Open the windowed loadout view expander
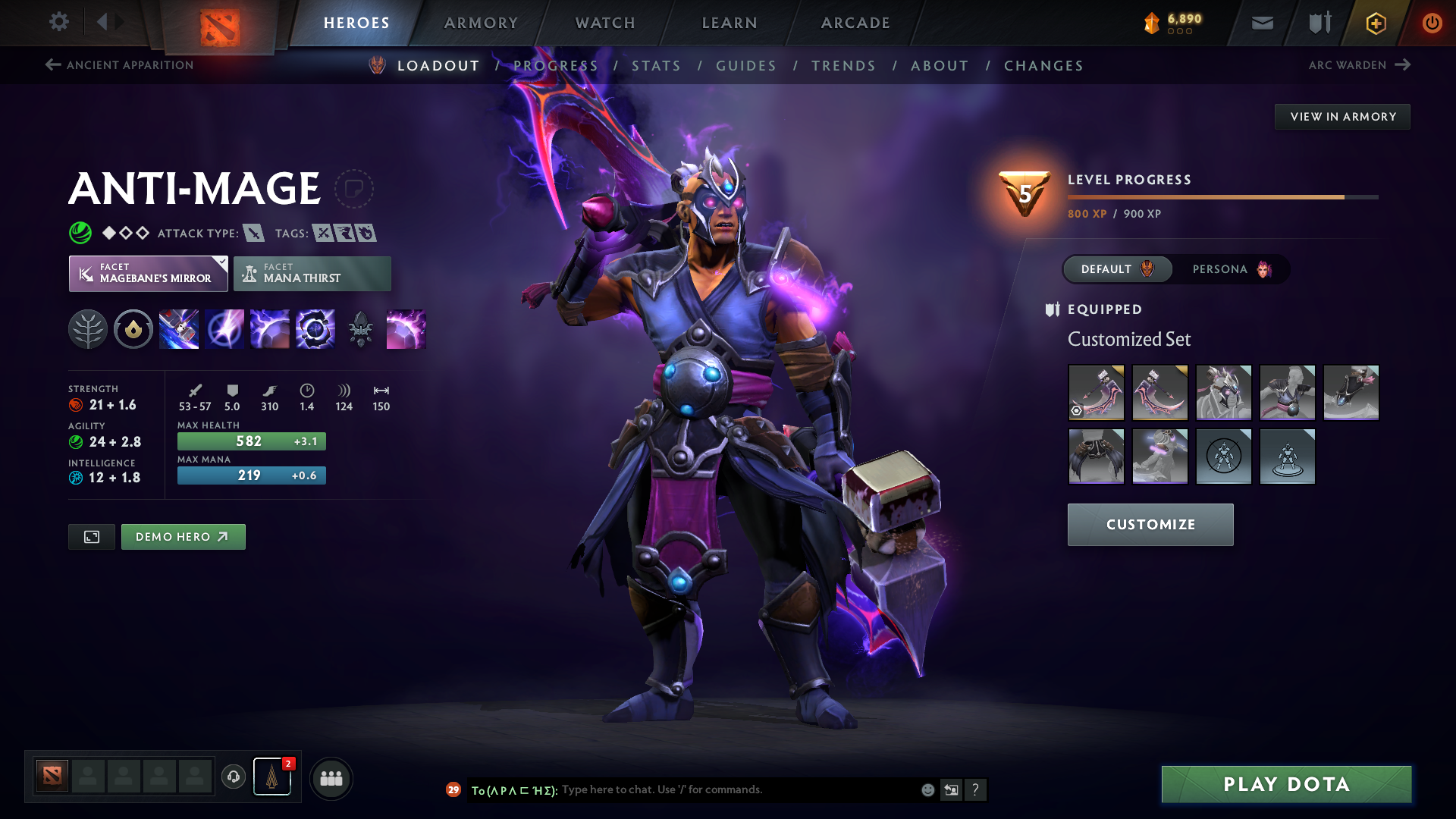The image size is (1456, 819). [x=91, y=536]
